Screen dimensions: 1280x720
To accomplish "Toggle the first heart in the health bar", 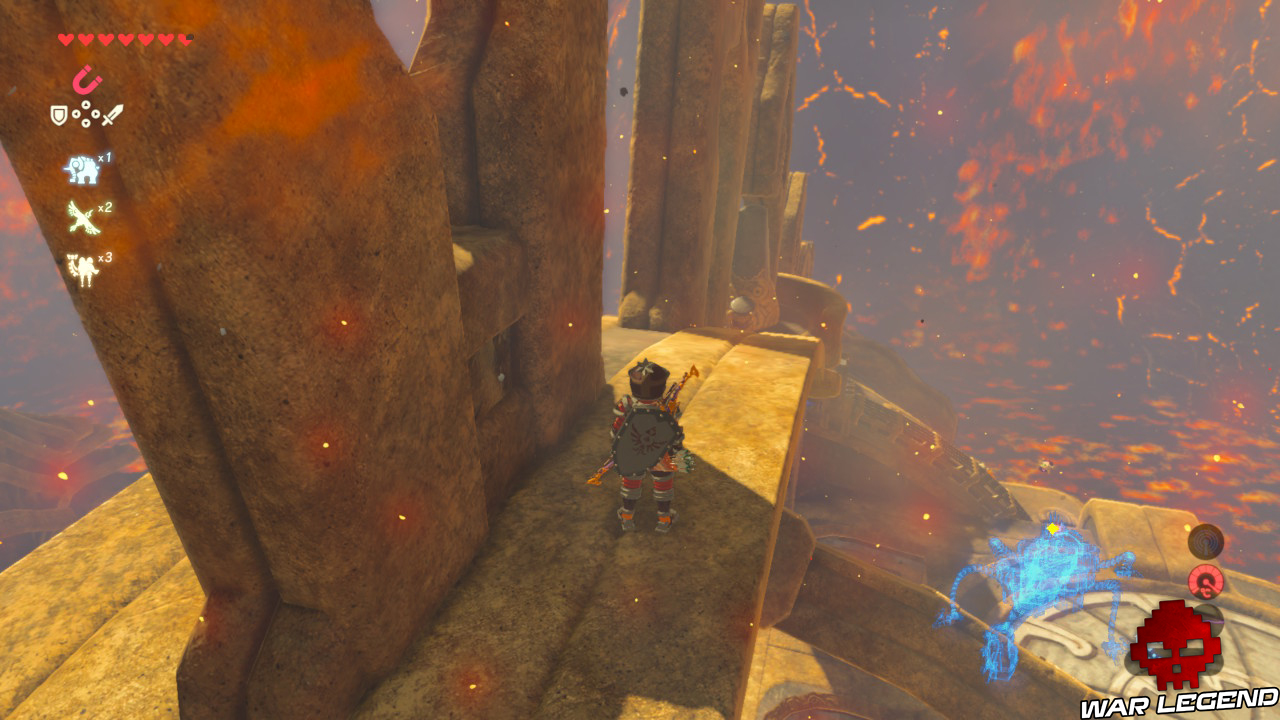I will [64, 39].
